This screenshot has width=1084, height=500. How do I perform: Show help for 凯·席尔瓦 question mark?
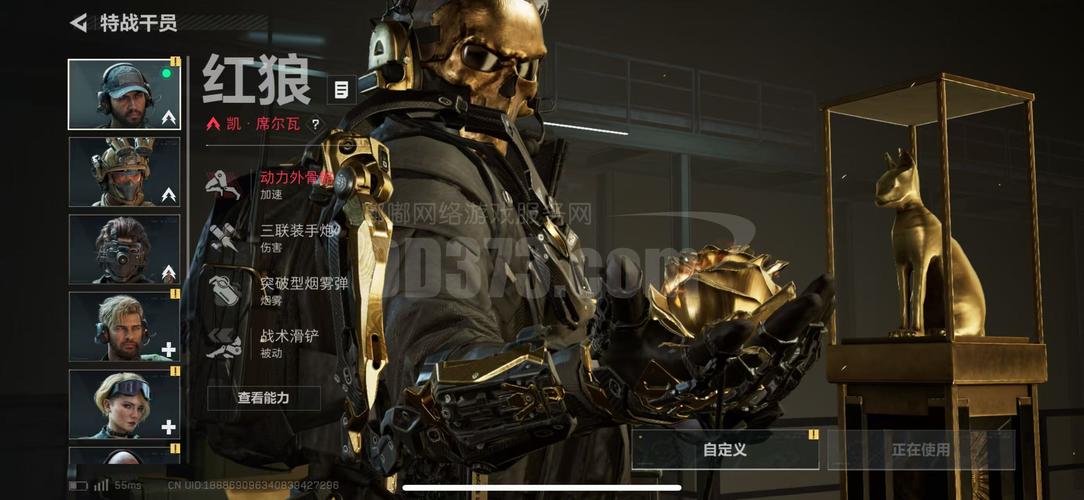click(316, 125)
